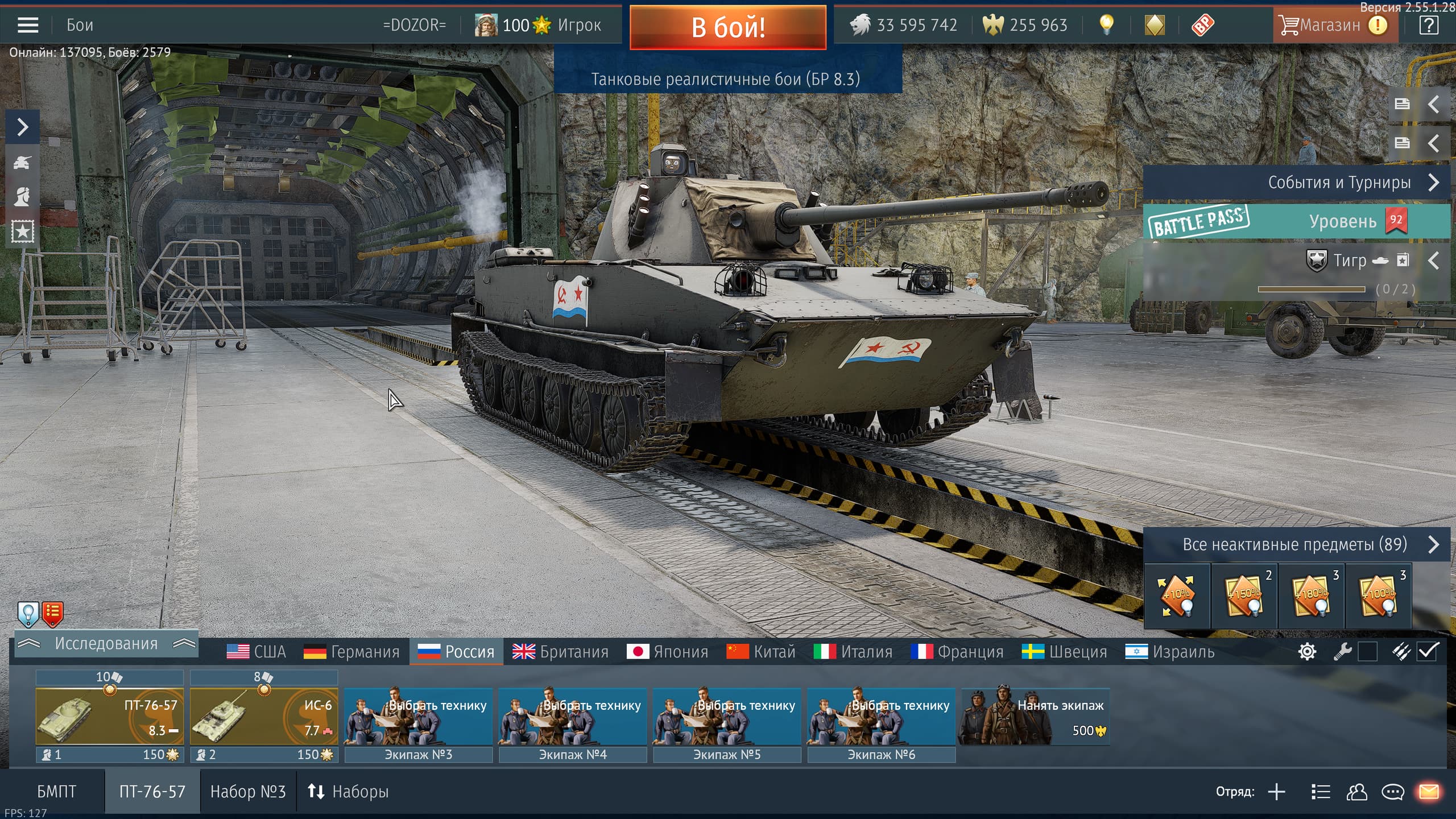Open the mail envelope icon
Image resolution: width=1456 pixels, height=819 pixels.
(1429, 792)
